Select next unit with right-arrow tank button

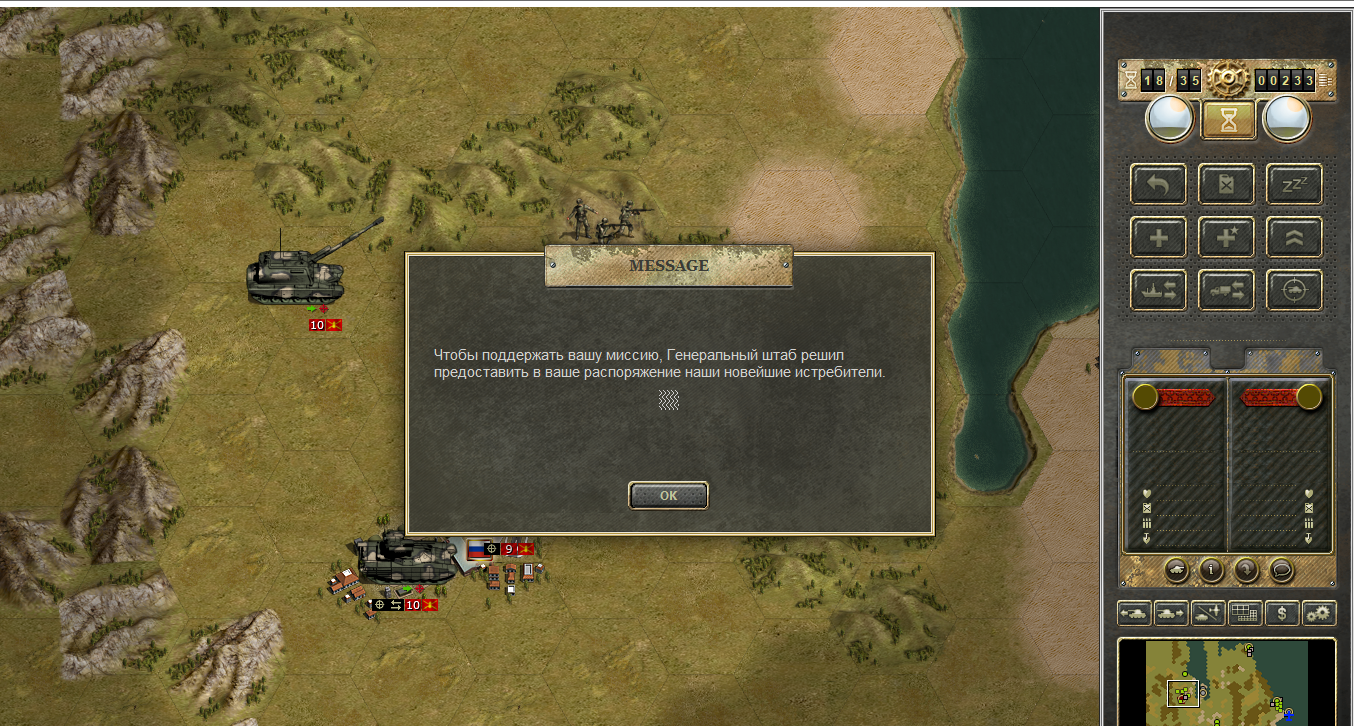1171,613
